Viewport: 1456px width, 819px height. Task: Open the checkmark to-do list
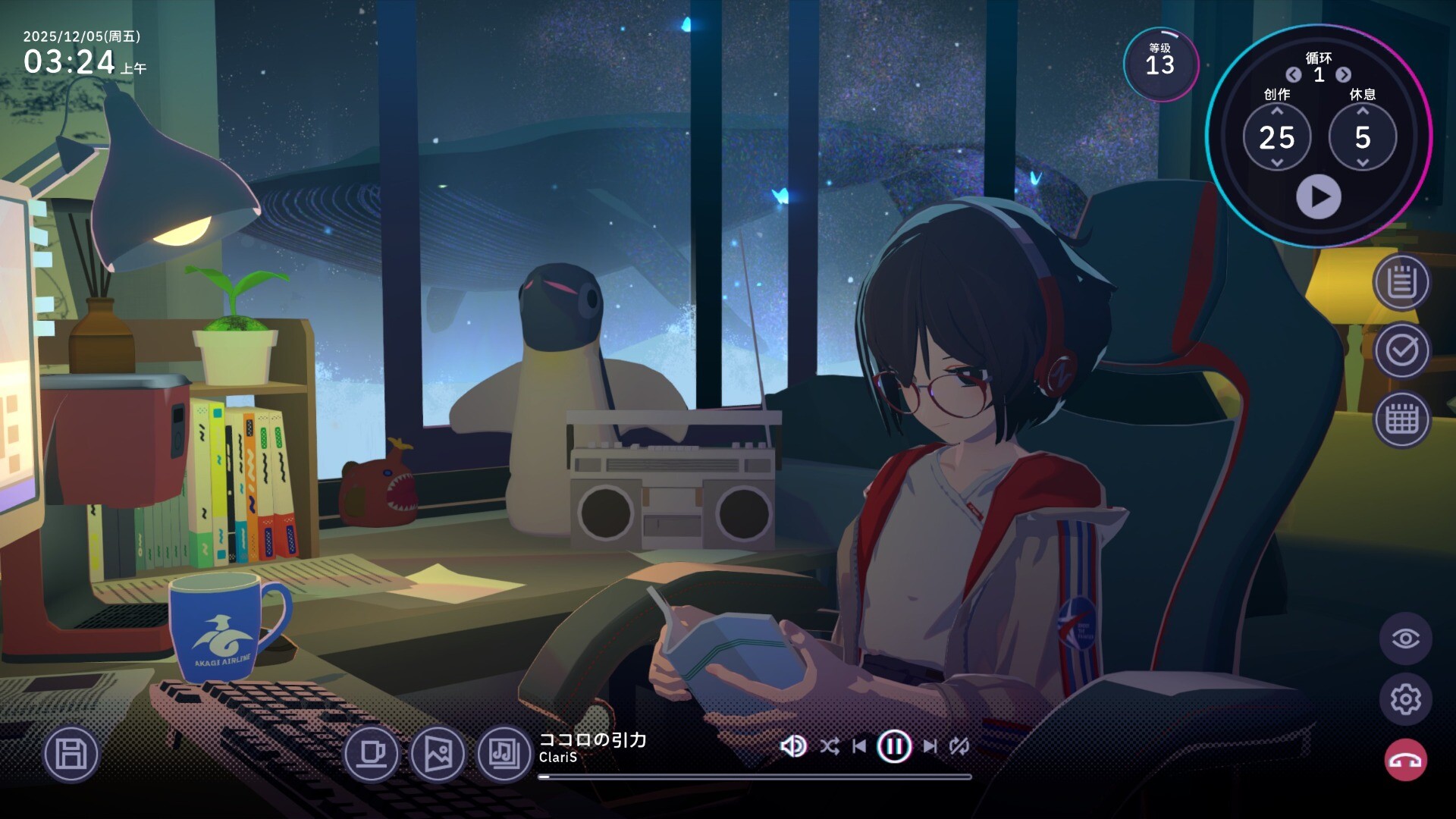point(1401,350)
